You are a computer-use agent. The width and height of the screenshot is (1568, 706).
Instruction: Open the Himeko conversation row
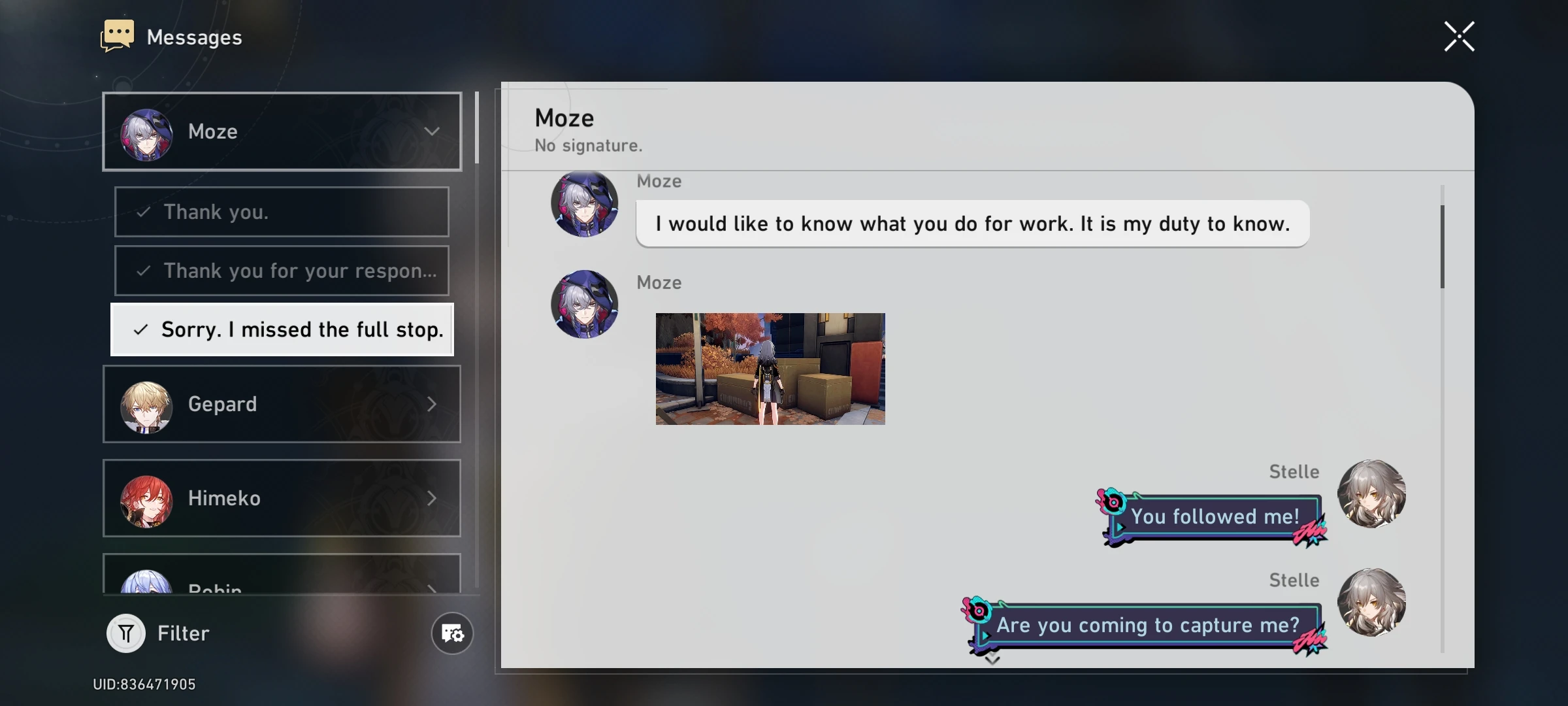(281, 498)
